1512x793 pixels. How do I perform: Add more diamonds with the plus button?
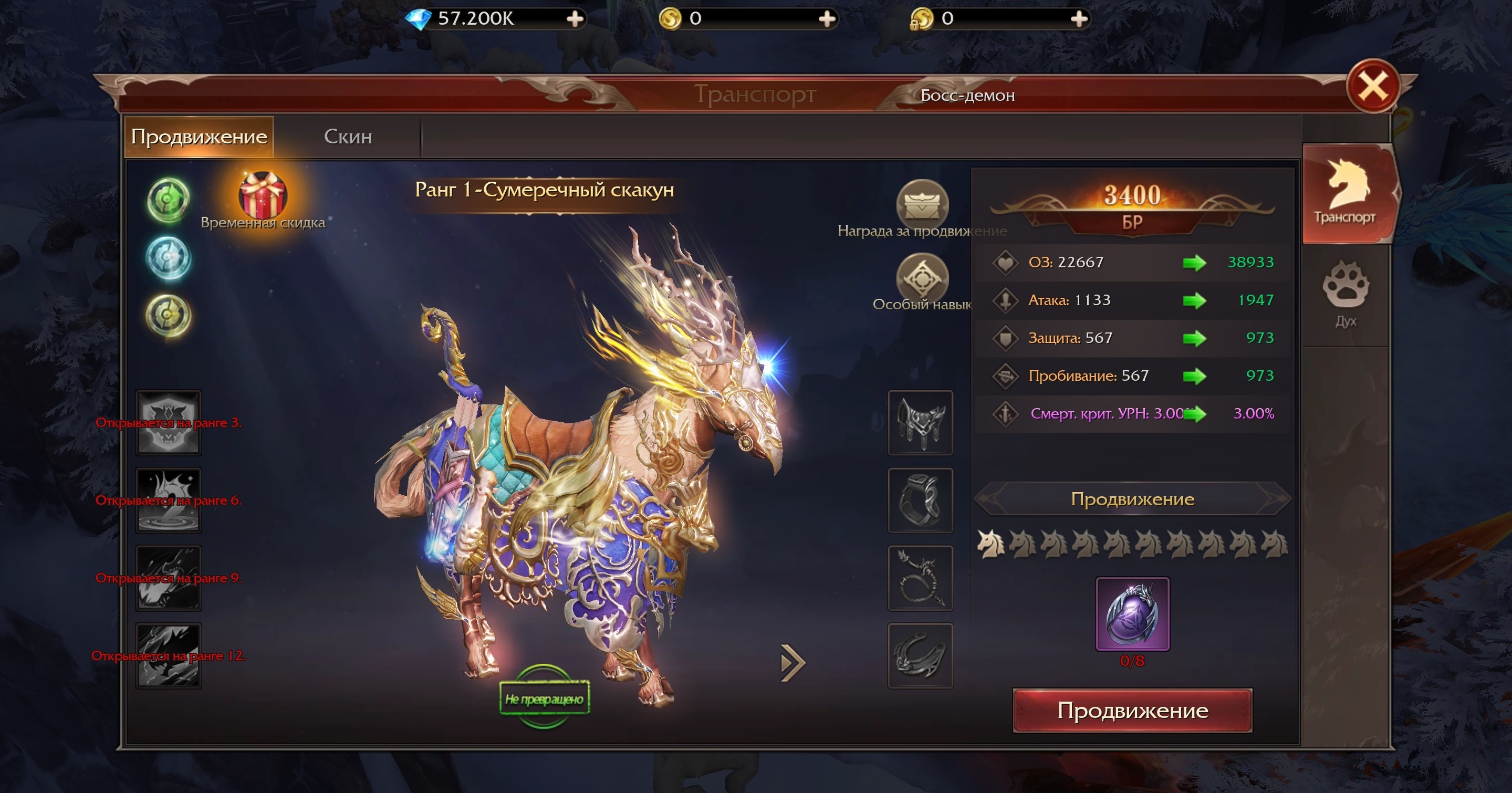click(x=575, y=19)
